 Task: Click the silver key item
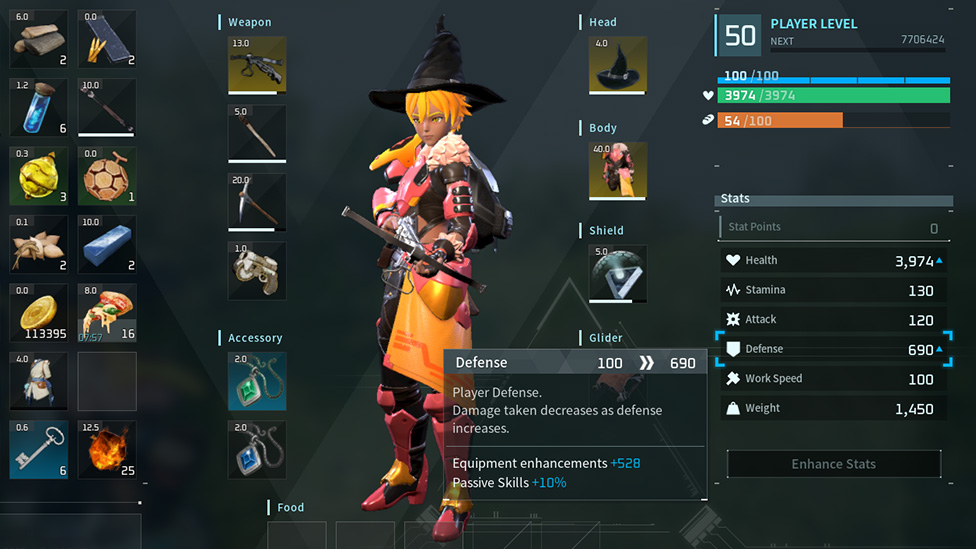[x=39, y=450]
